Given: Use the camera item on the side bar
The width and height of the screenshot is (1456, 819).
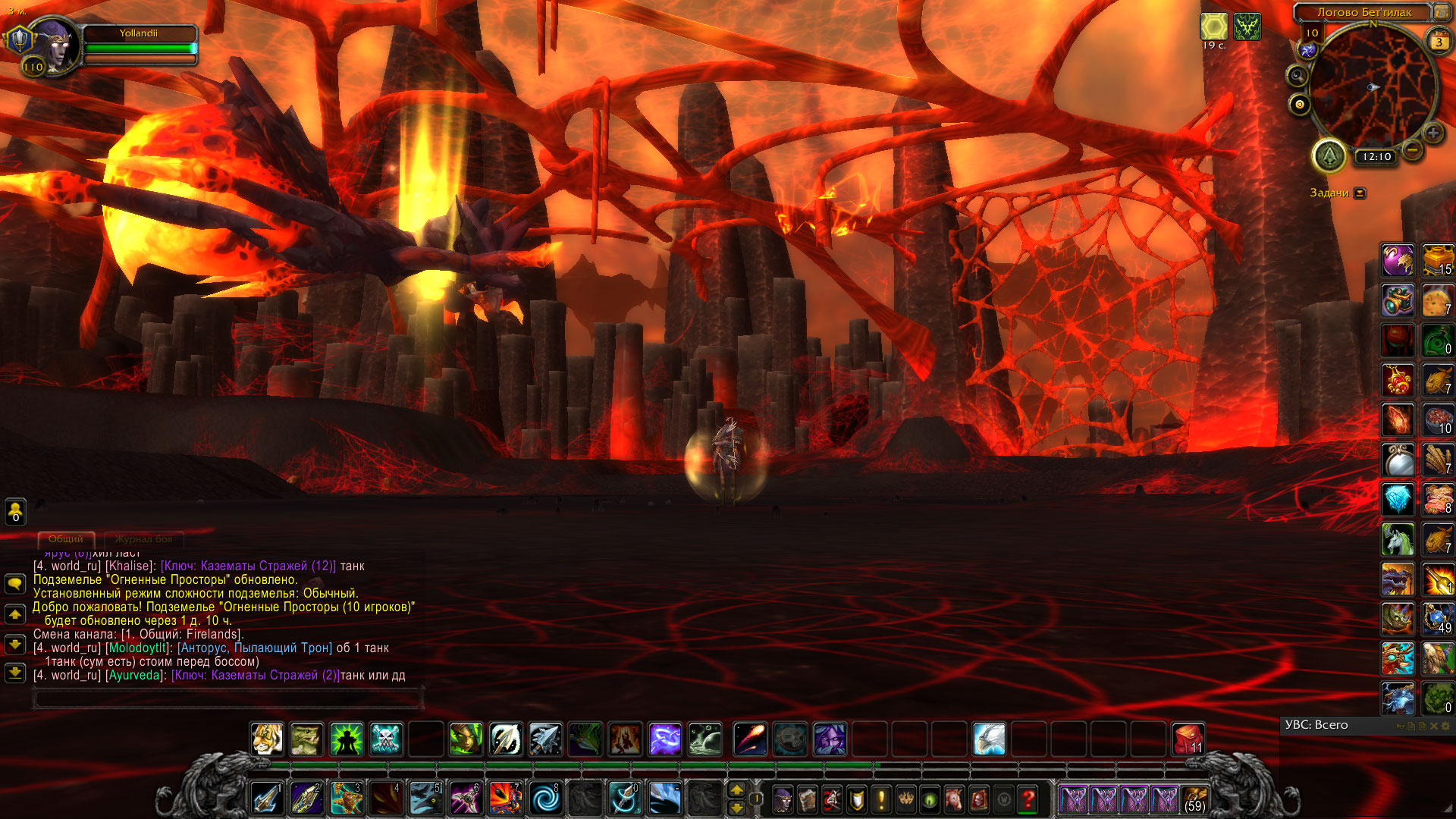Looking at the screenshot, I should pyautogui.click(x=1397, y=301).
